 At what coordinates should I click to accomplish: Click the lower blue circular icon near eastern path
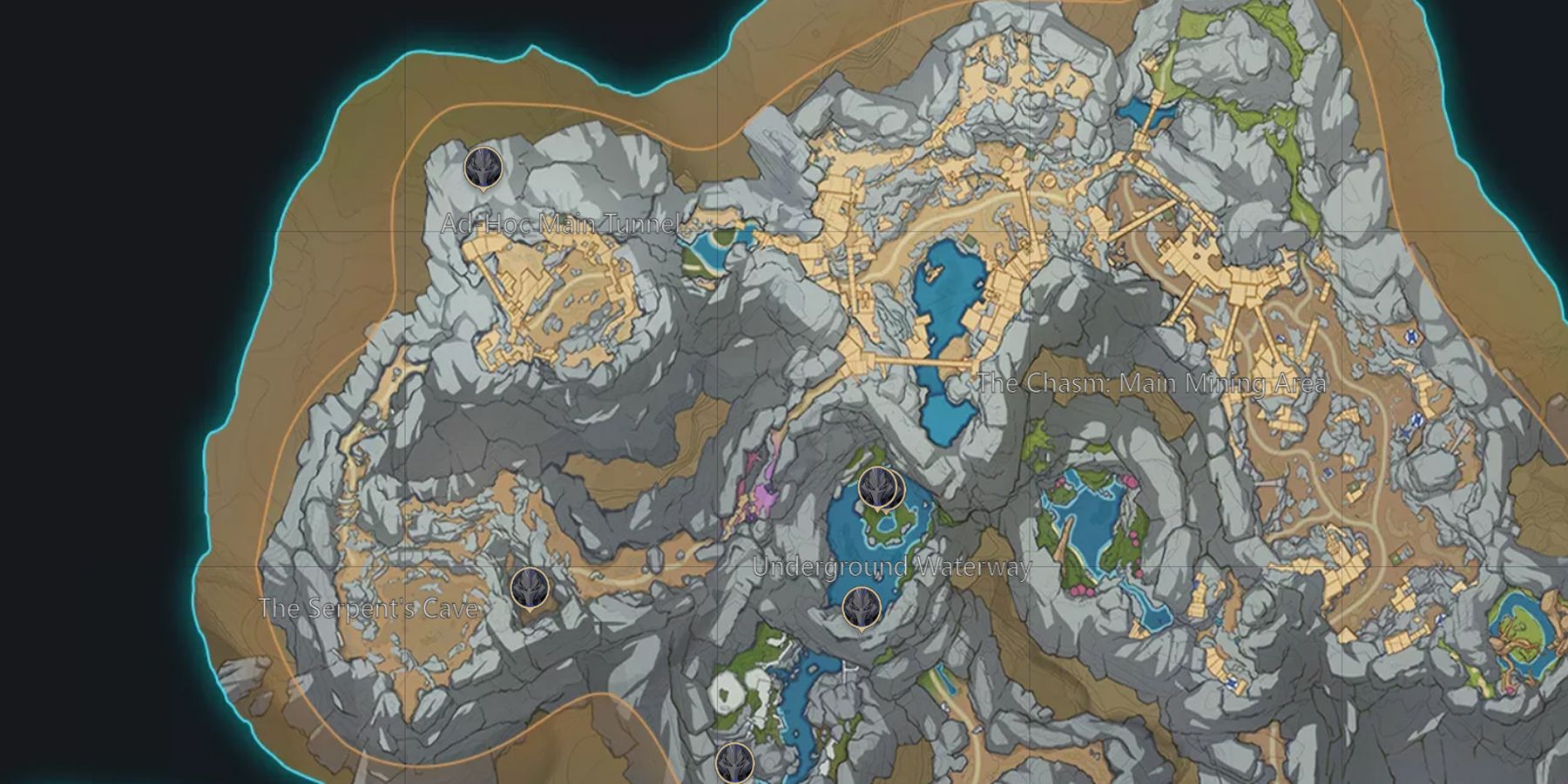point(1418,419)
